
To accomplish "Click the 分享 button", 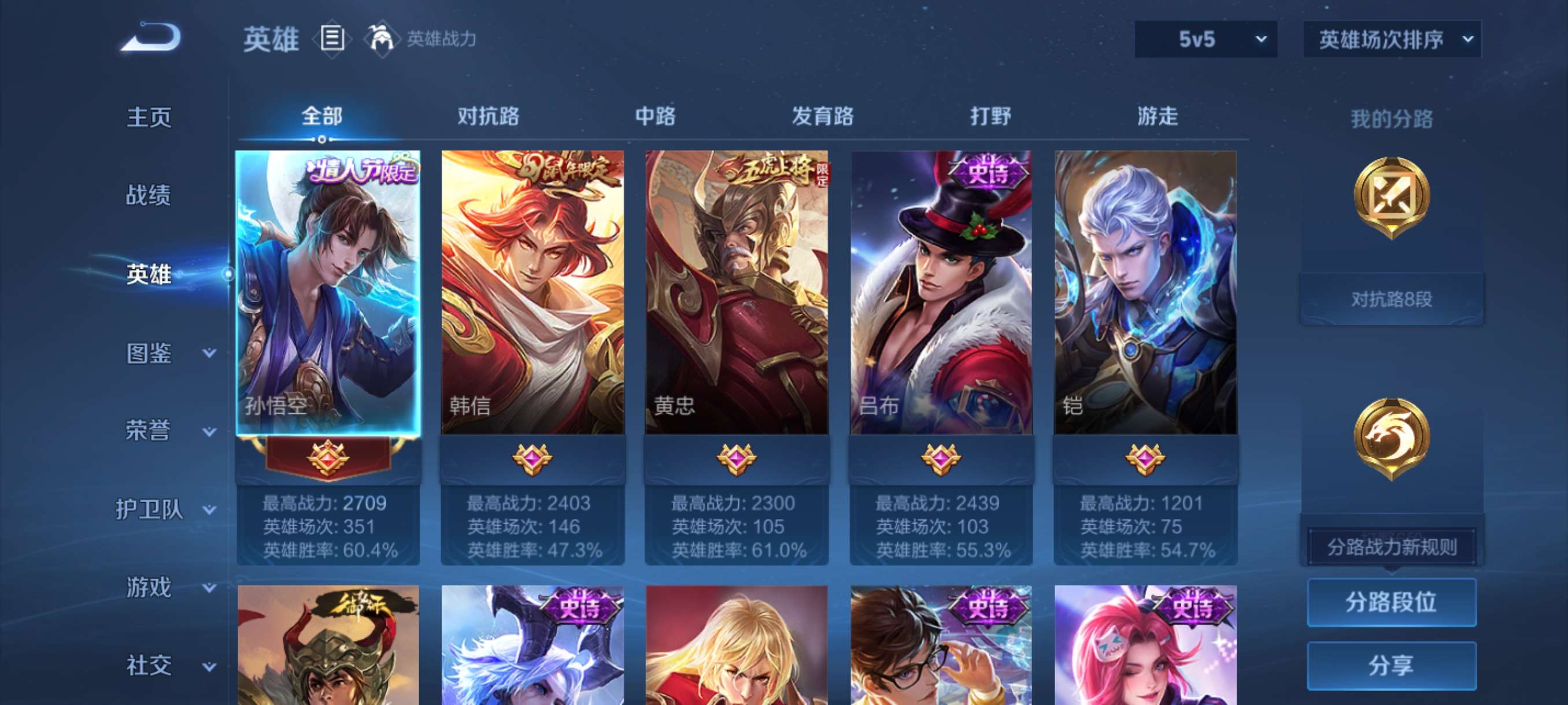I will pyautogui.click(x=1395, y=666).
